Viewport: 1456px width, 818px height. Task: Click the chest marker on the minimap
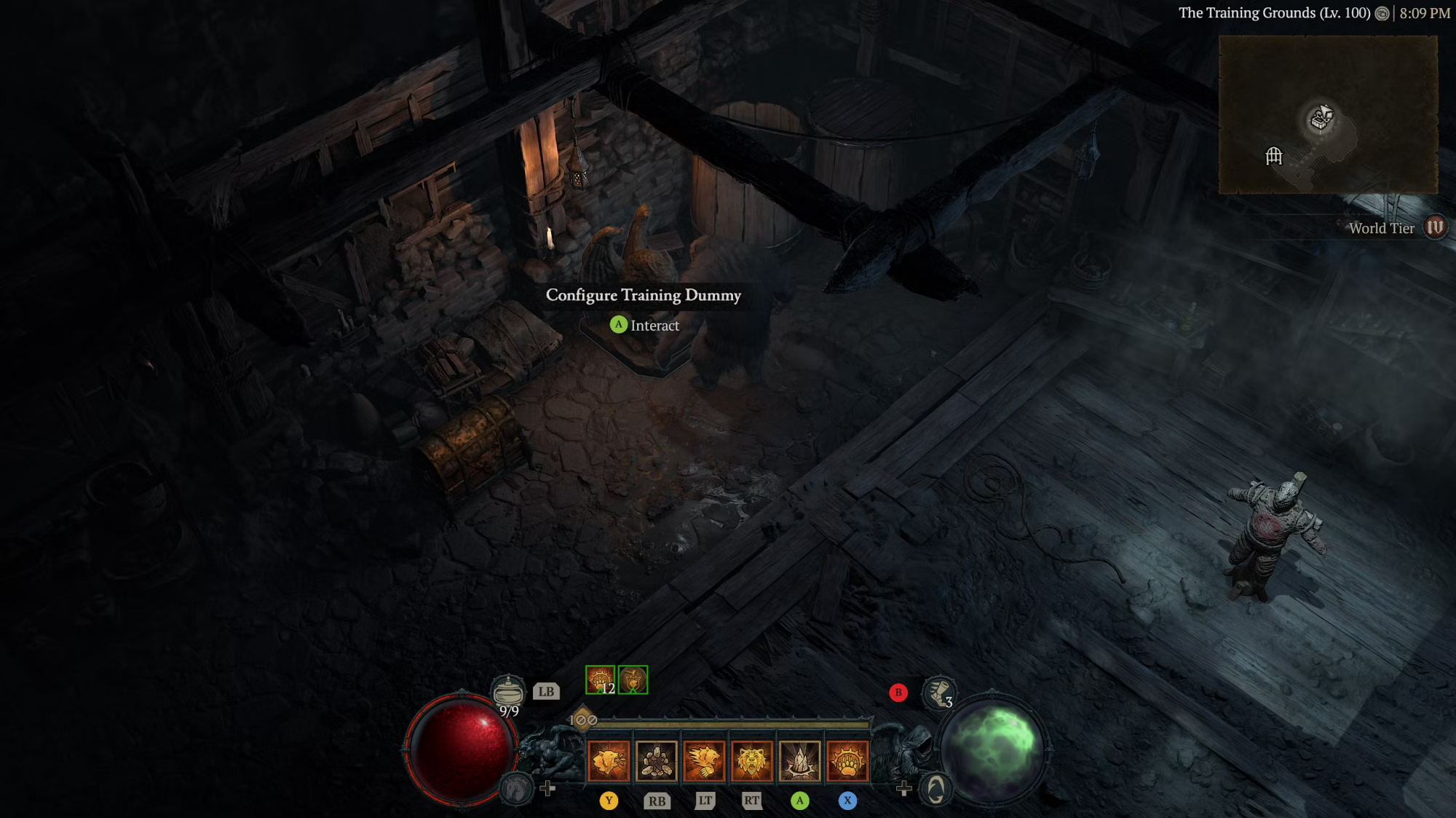coord(1321,117)
